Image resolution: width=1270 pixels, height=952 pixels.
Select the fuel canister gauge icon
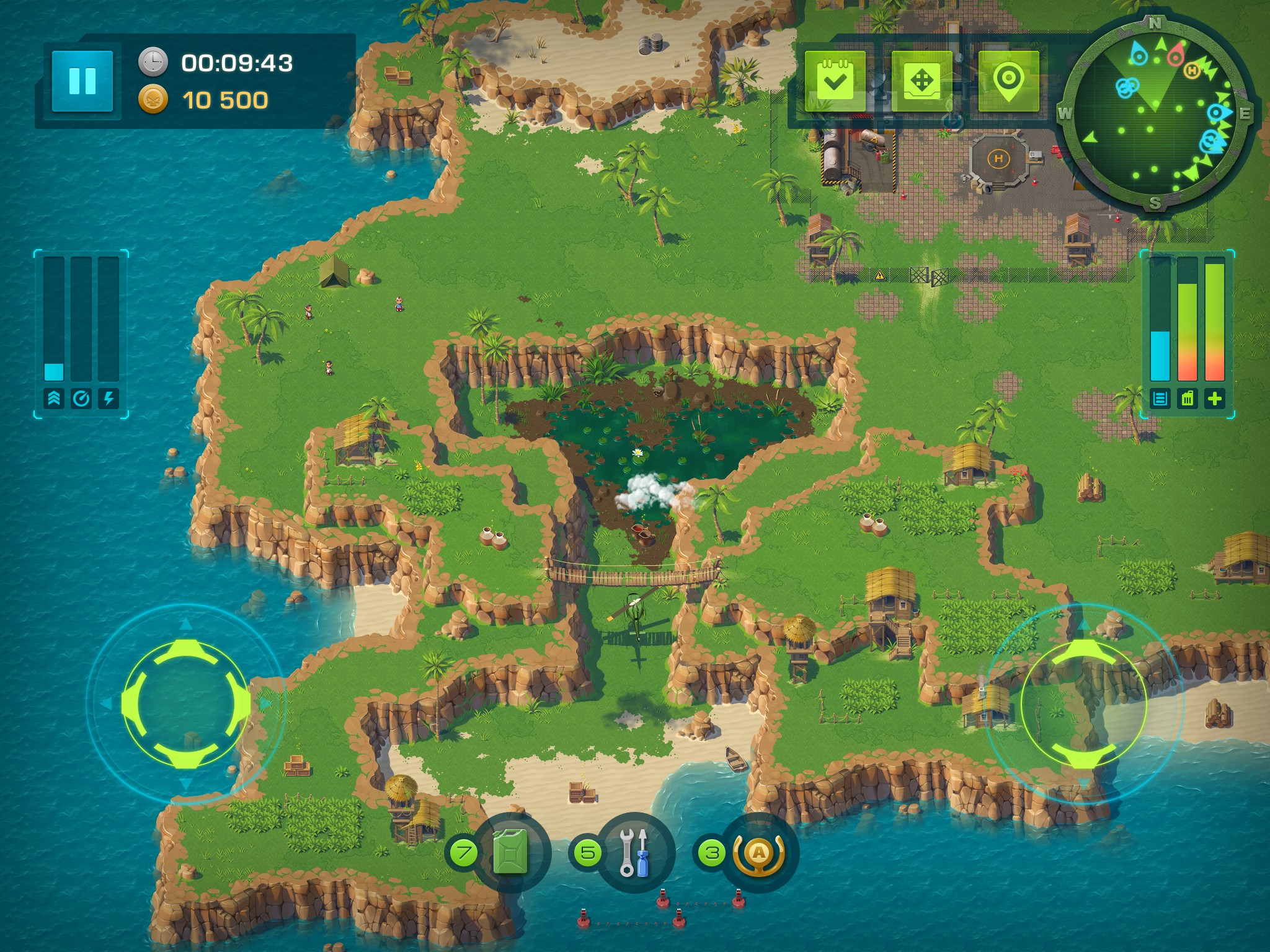click(x=1187, y=399)
